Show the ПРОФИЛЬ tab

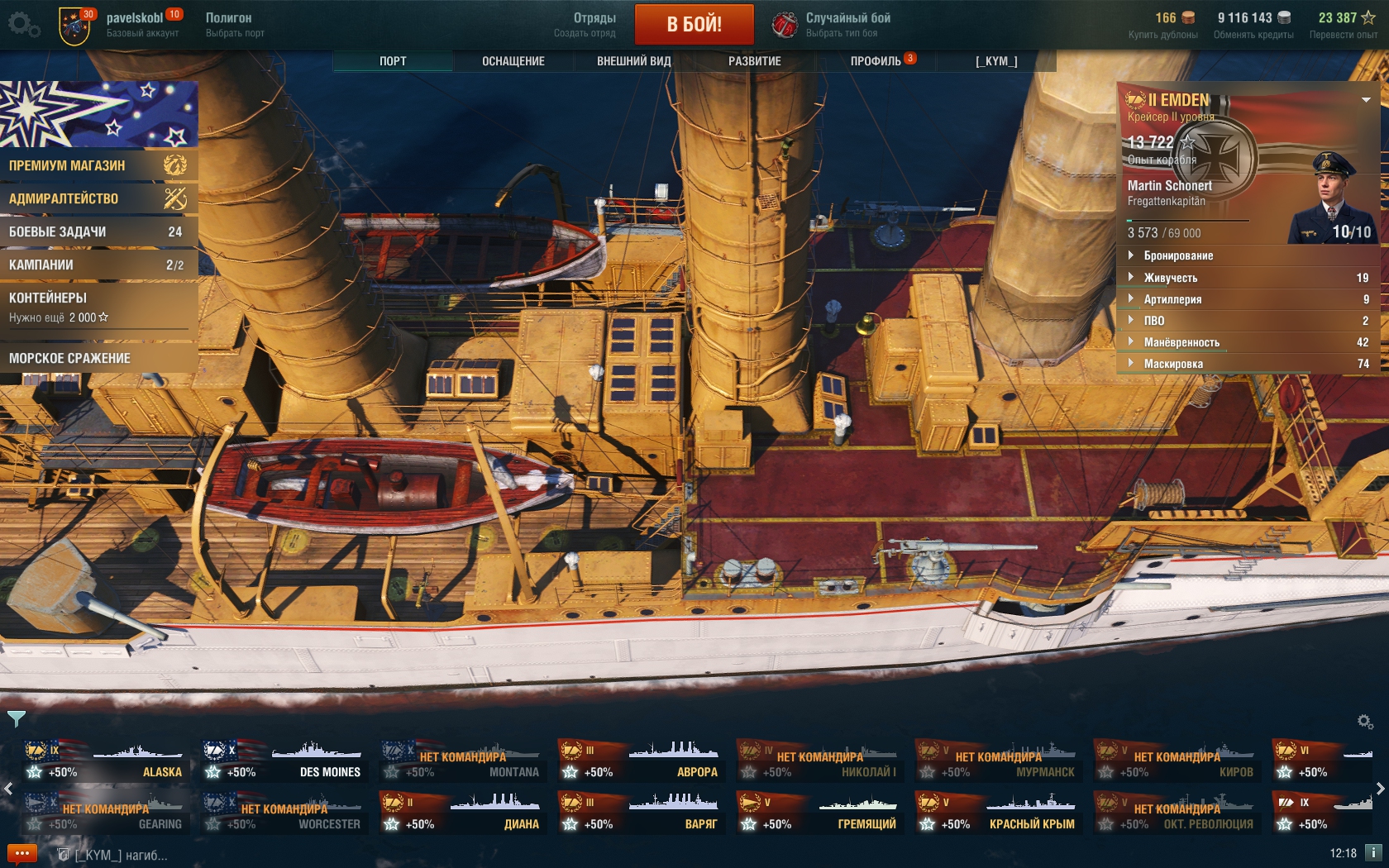[876, 61]
